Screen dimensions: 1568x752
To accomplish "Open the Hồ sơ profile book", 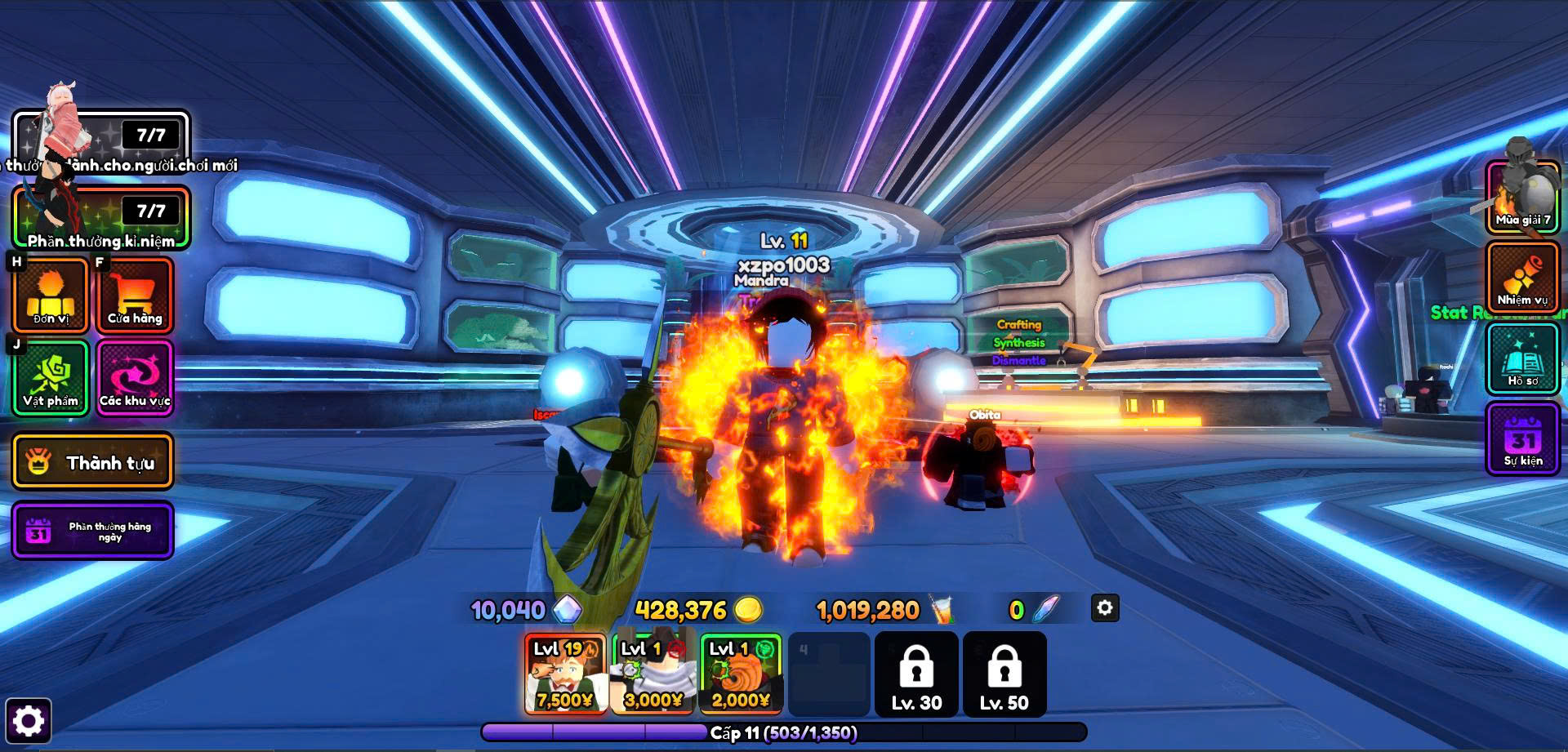I will 1523,358.
